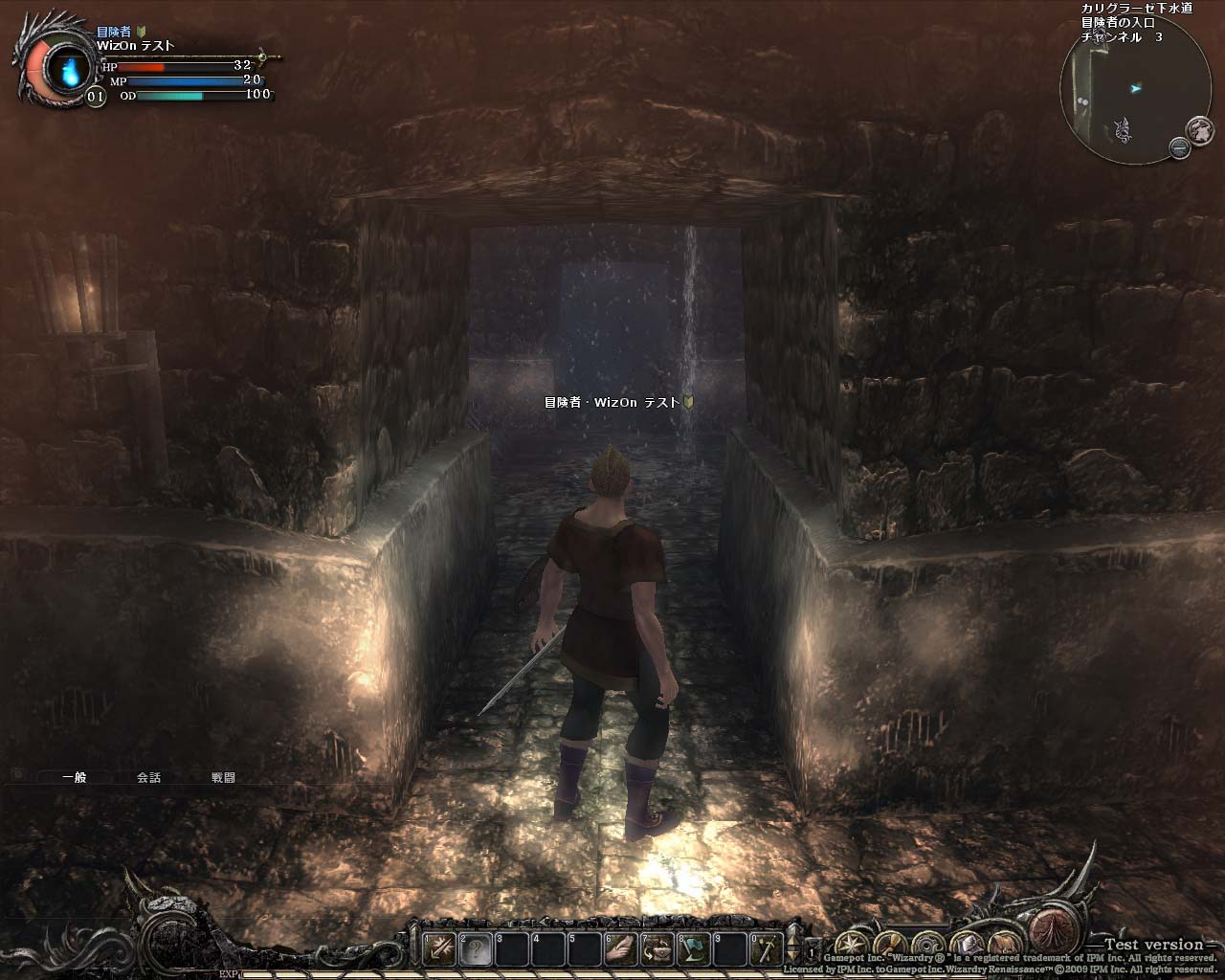Click the circular minimap

pyautogui.click(x=1120, y=94)
